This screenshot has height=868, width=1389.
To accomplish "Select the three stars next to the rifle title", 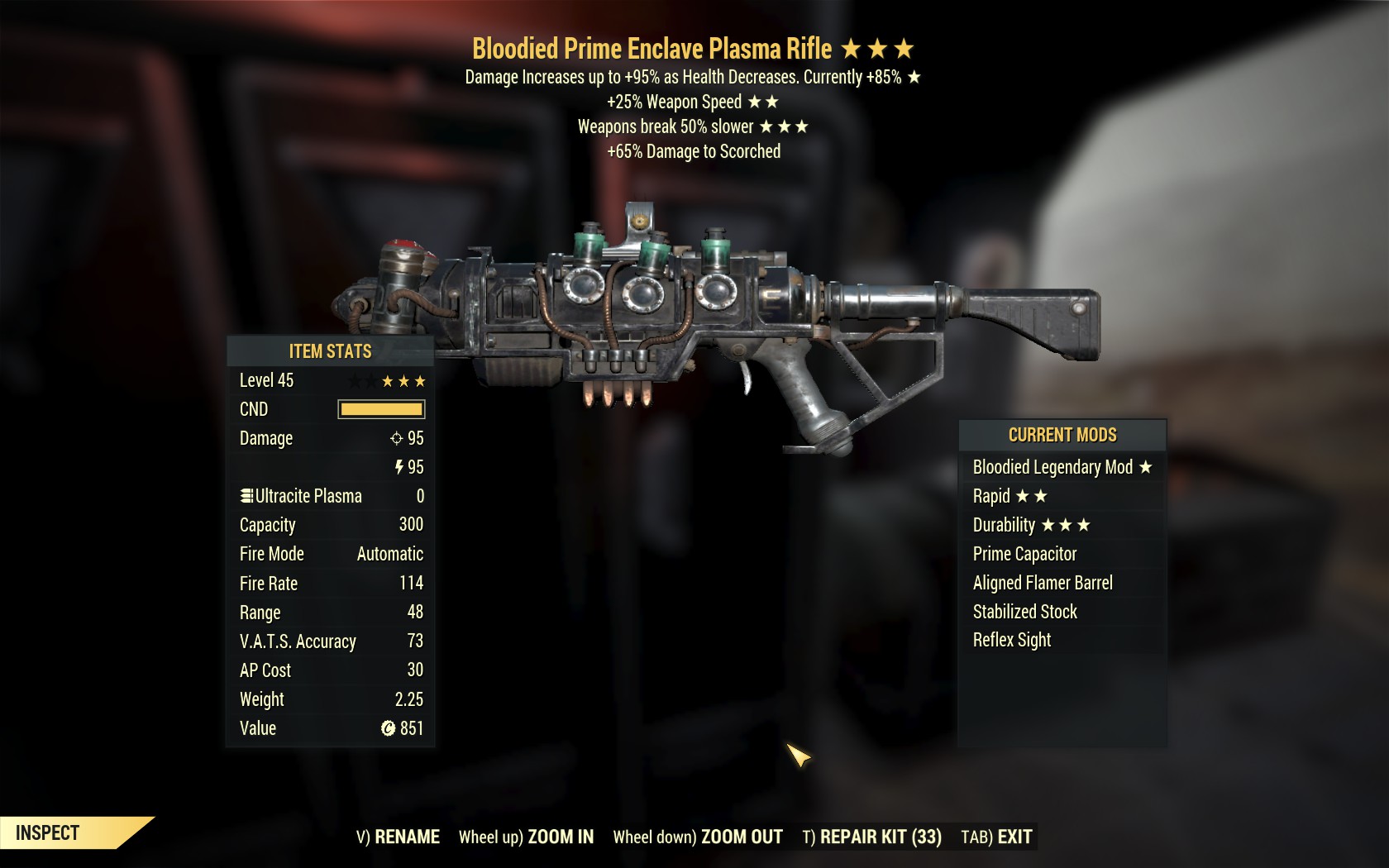I will point(876,49).
